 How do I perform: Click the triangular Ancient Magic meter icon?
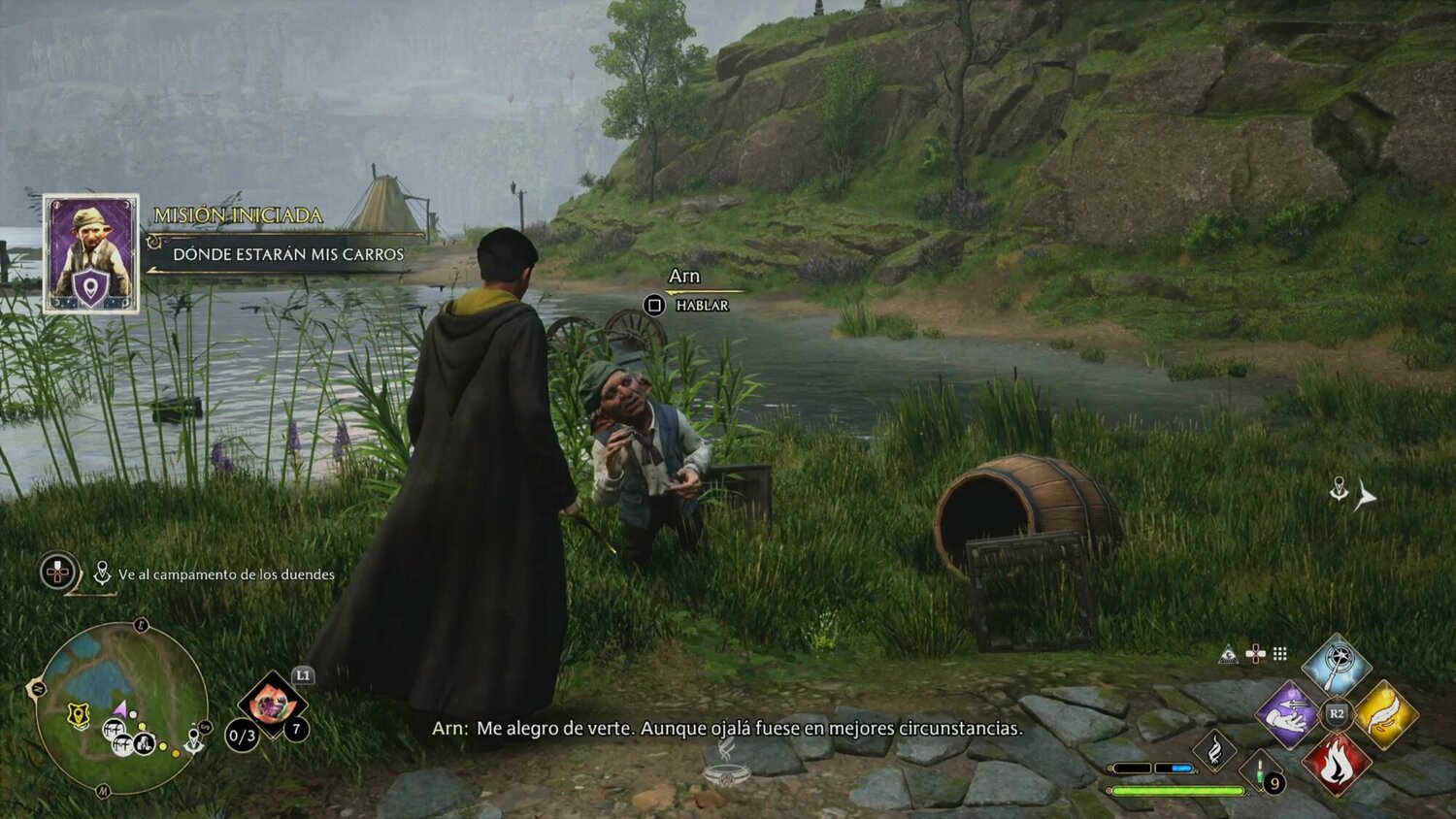click(x=1228, y=653)
